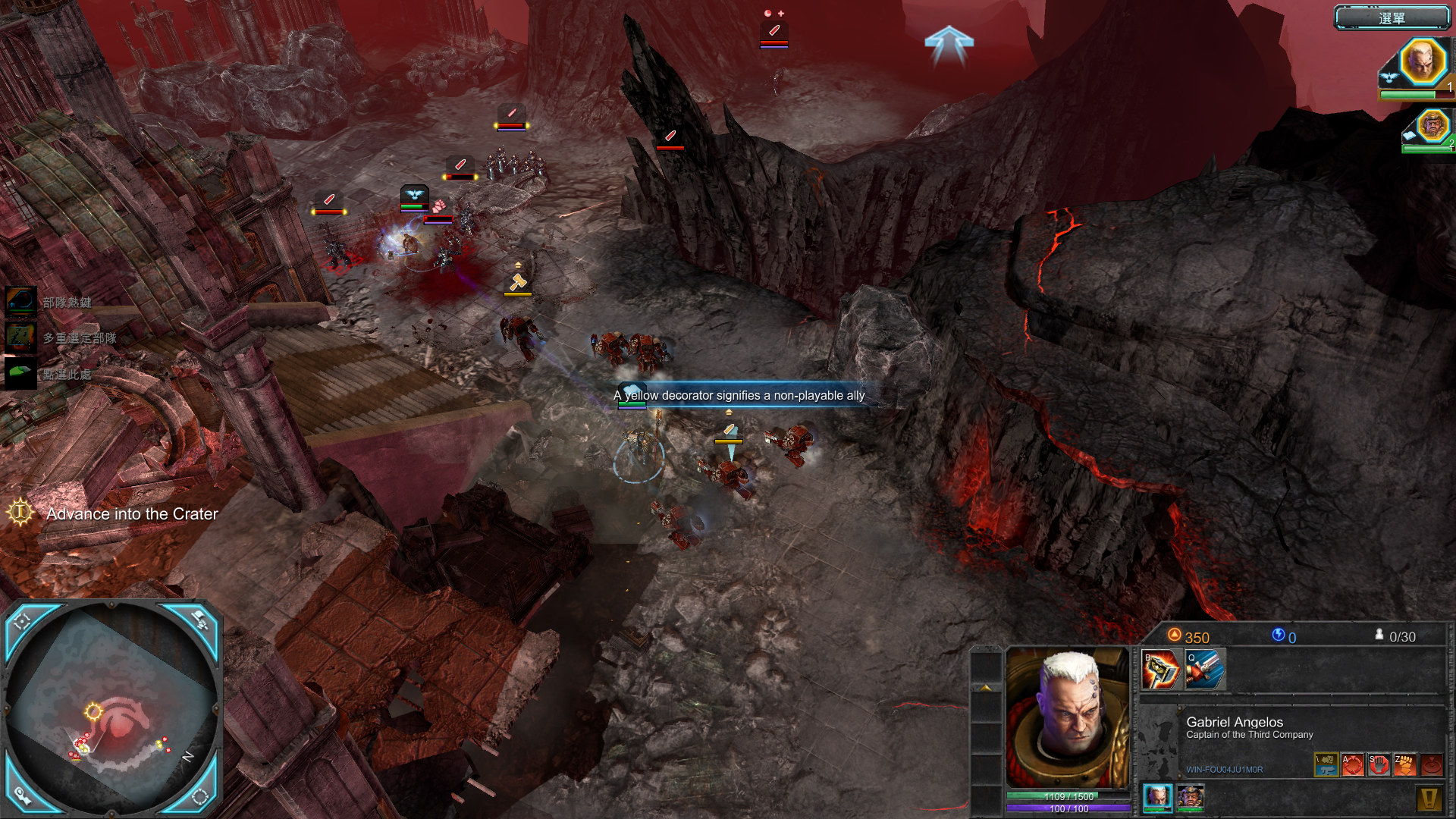The height and width of the screenshot is (819, 1456).
Task: Select Gabriel Angelos in the squad bar
Action: tap(1157, 797)
